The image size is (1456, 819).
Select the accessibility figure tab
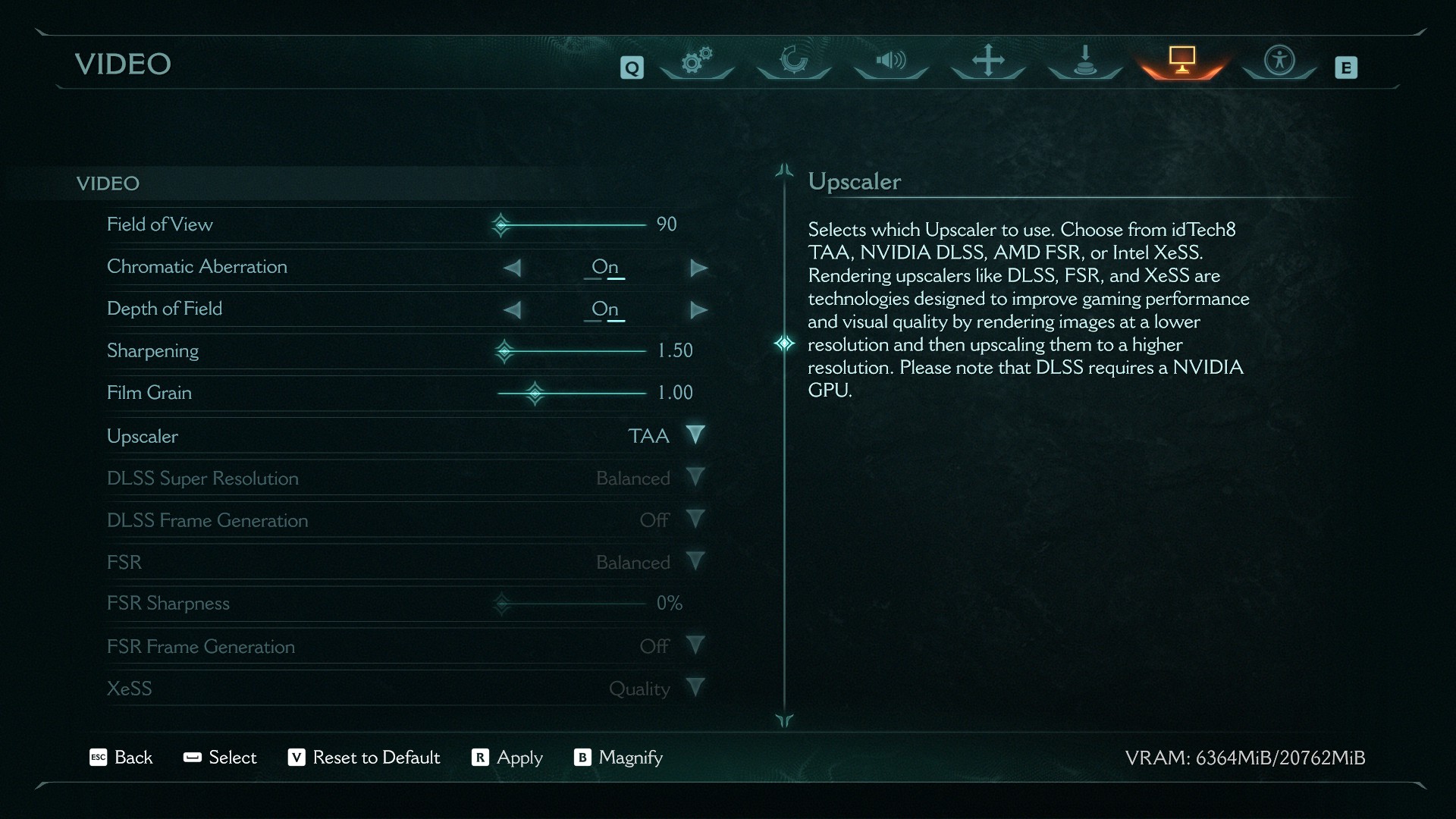pos(1279,61)
